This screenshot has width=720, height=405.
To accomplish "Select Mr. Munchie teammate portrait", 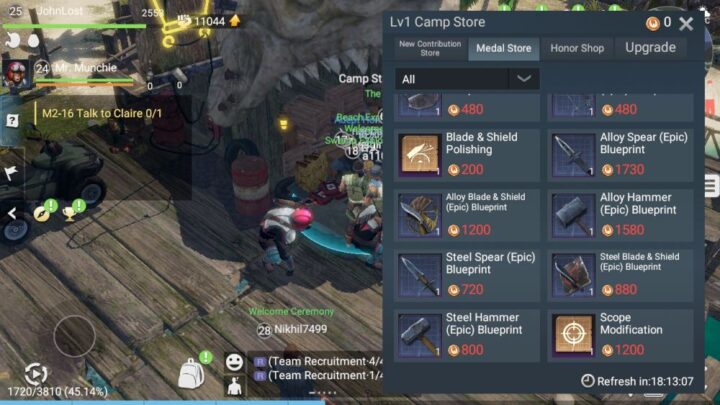I will point(17,71).
